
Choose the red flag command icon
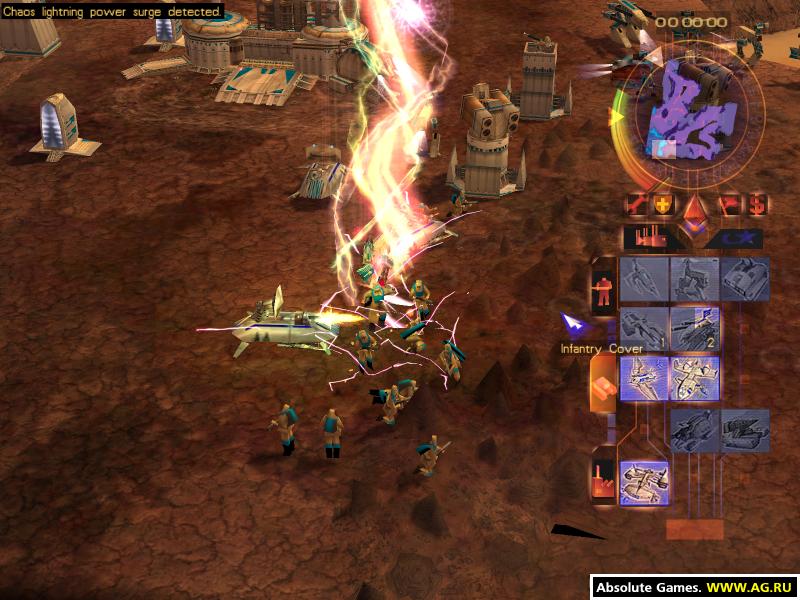pos(729,205)
